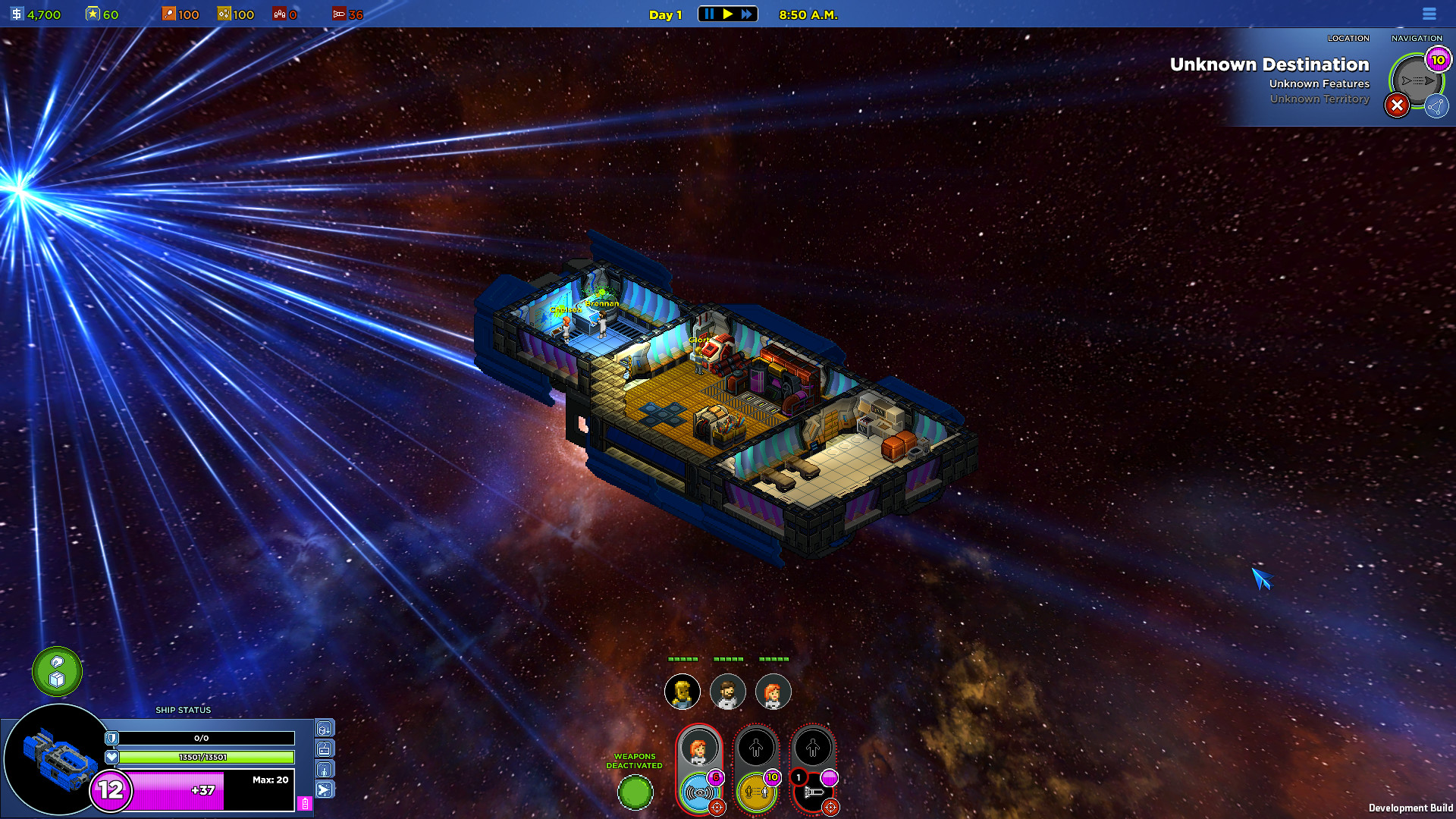The height and width of the screenshot is (819, 1456).
Task: Set game speed to normal play
Action: click(x=728, y=14)
